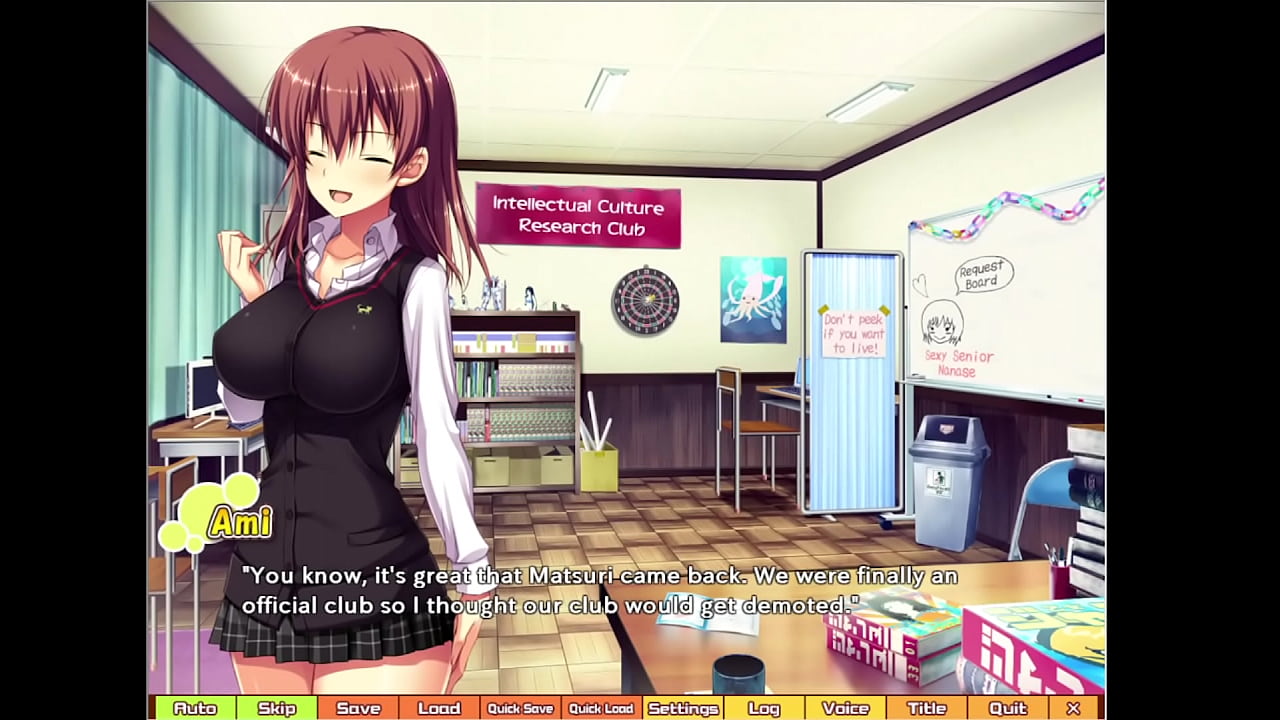Return to the Title screen
Screen dimensions: 1280x720
(x=926, y=708)
